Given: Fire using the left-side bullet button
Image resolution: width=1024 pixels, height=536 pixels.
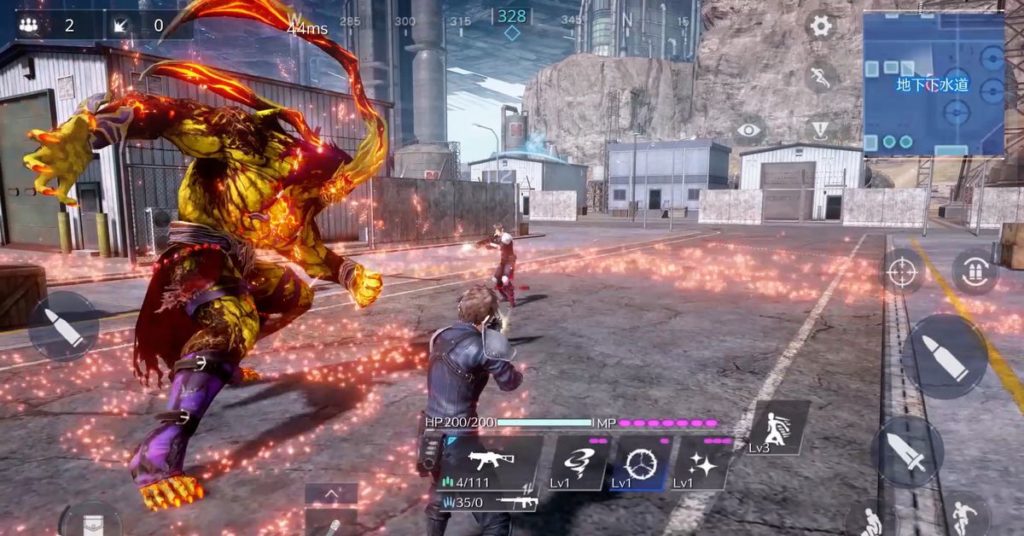Looking at the screenshot, I should (64, 327).
